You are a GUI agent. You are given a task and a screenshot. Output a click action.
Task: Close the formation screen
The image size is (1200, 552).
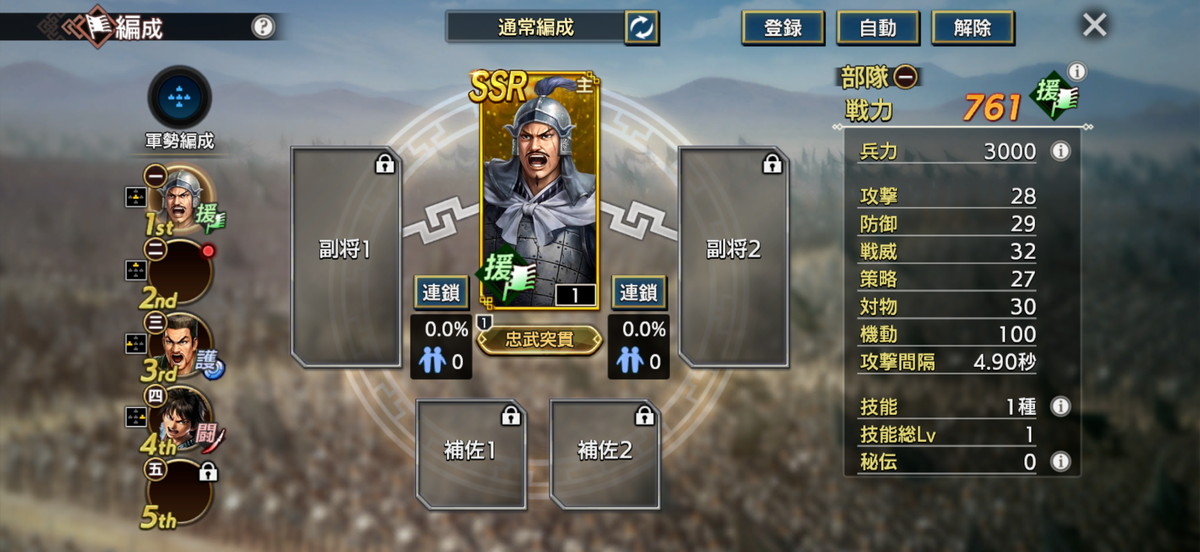(x=1095, y=25)
